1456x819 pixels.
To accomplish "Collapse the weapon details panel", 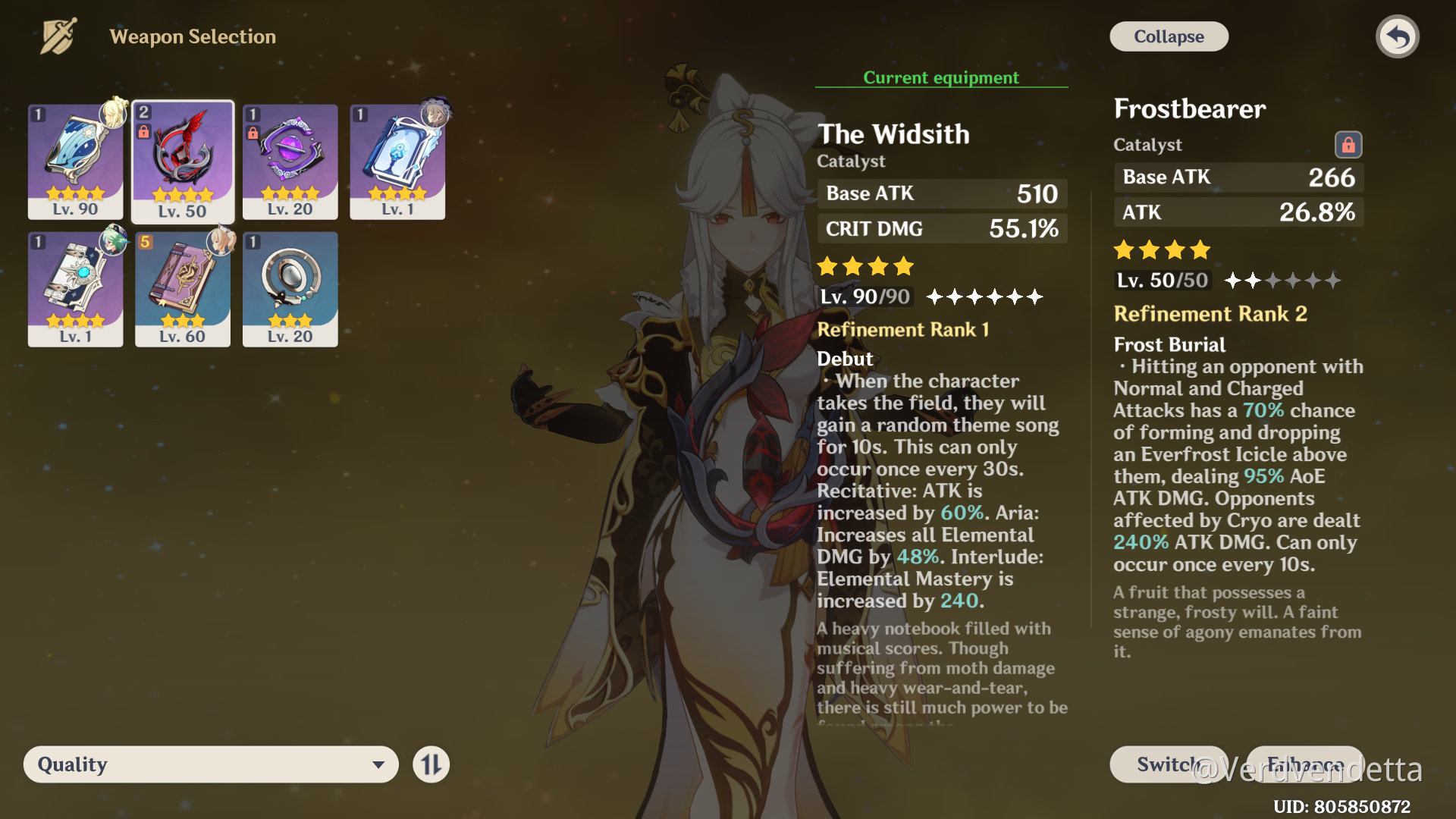I will [1168, 36].
